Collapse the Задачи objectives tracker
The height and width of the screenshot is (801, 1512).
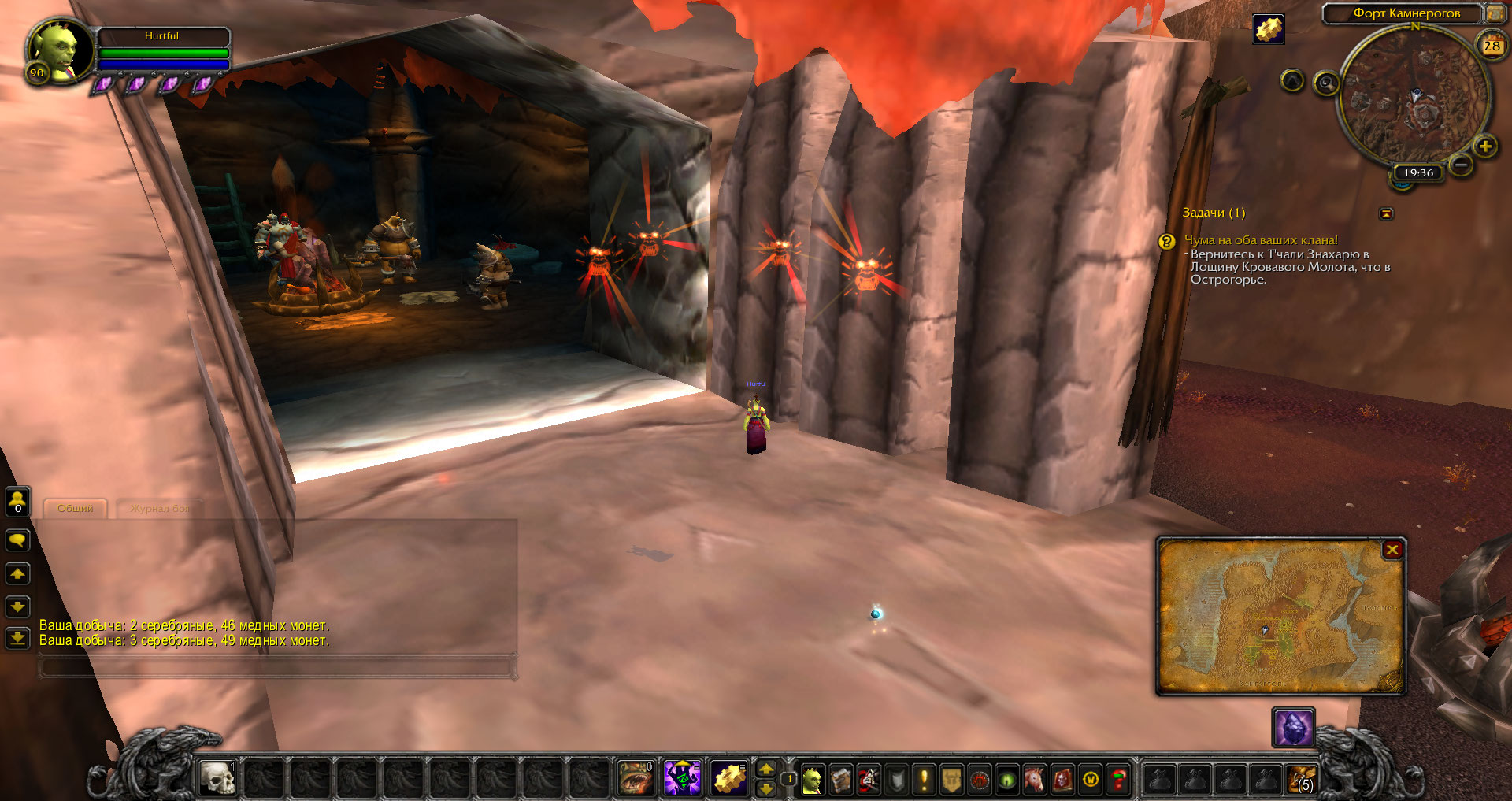point(1386,213)
